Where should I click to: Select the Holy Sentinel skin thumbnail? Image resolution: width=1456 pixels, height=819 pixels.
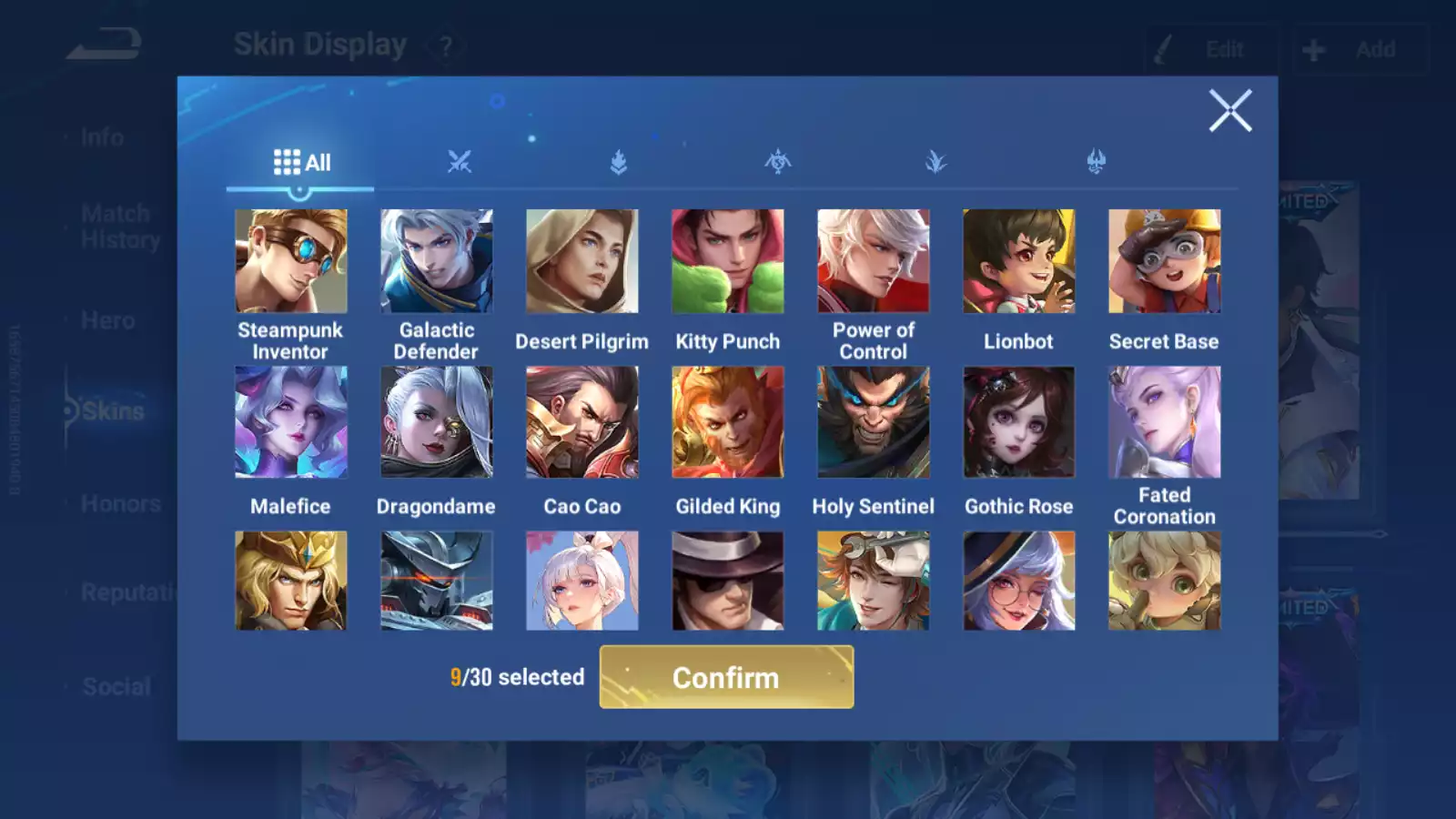873,420
